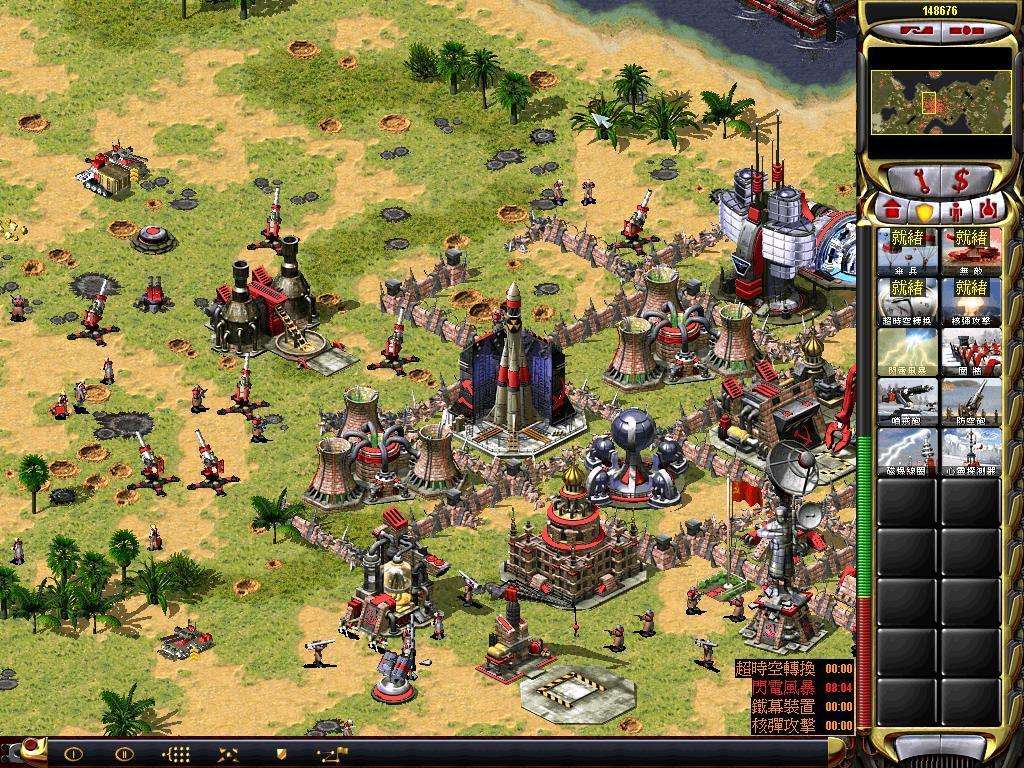
Task: Select the ready Chronosphere (超時空轉換) power
Action: click(907, 301)
